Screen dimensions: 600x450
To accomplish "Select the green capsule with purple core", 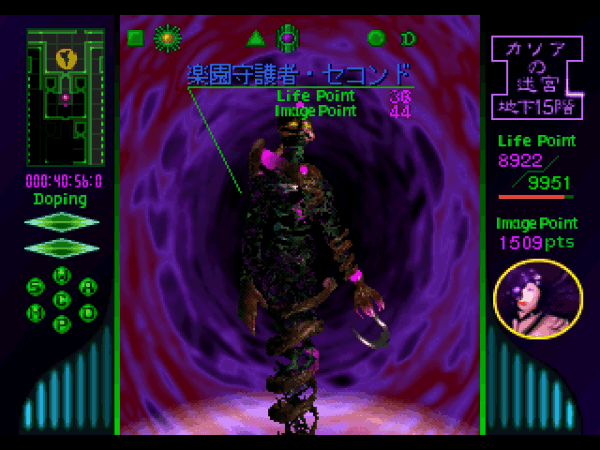I will pos(288,39).
